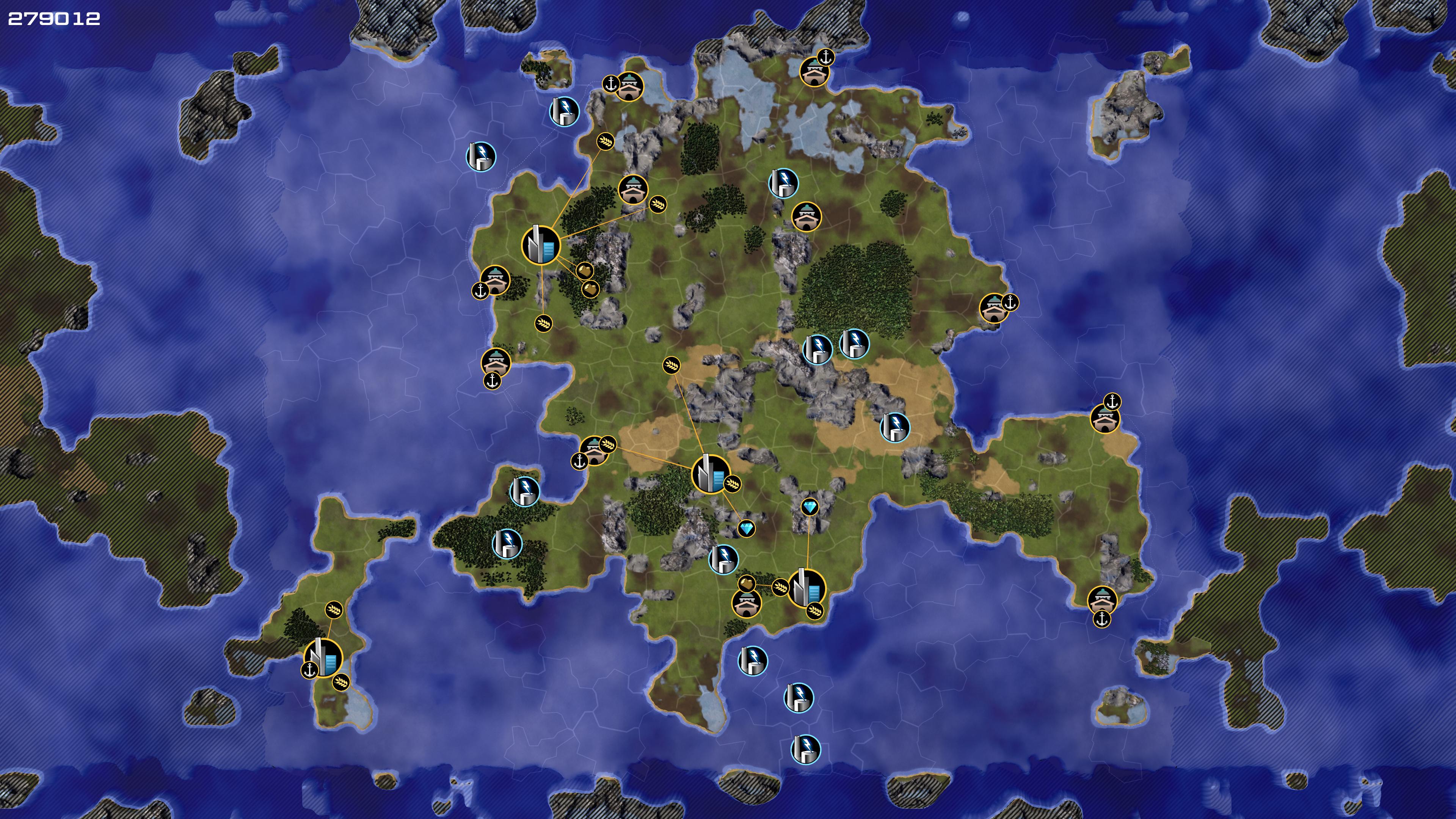Click the gold nugget icon touching a fort
The height and width of the screenshot is (819, 1456).
(x=747, y=583)
